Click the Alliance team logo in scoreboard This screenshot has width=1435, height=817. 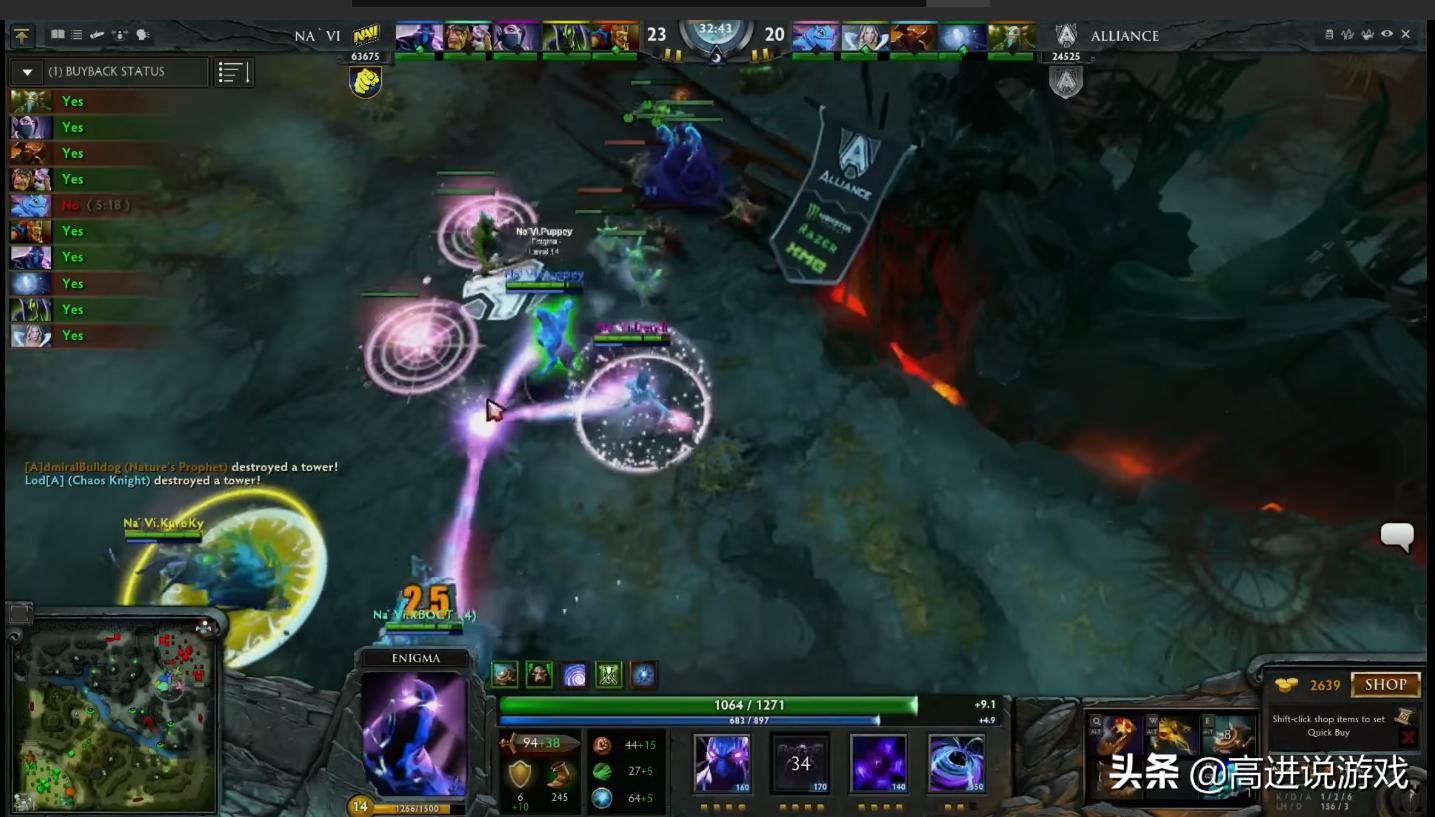point(1067,35)
